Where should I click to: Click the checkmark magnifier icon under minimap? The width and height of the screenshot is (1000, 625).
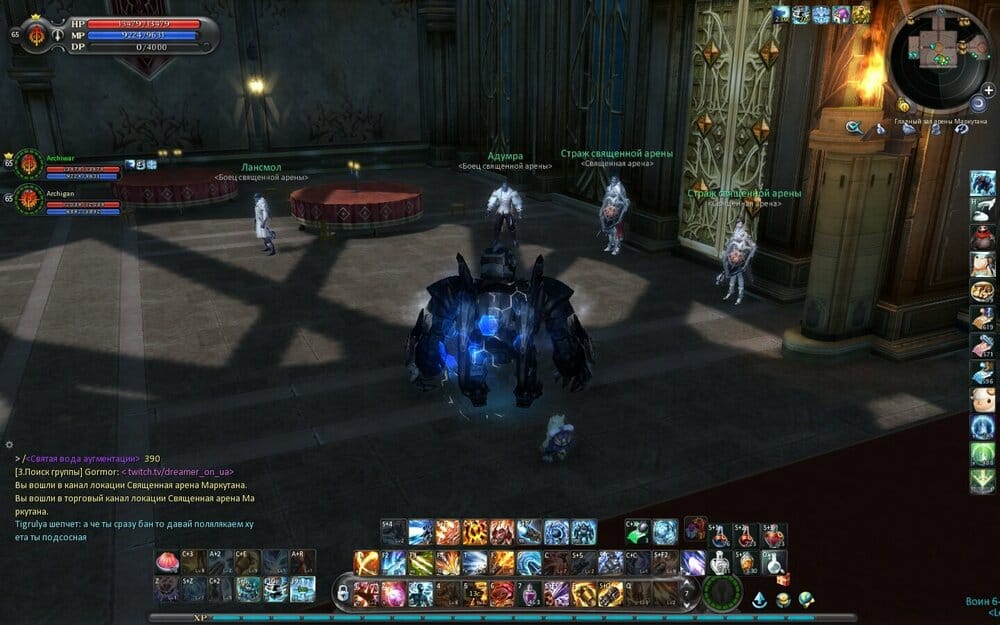click(854, 128)
